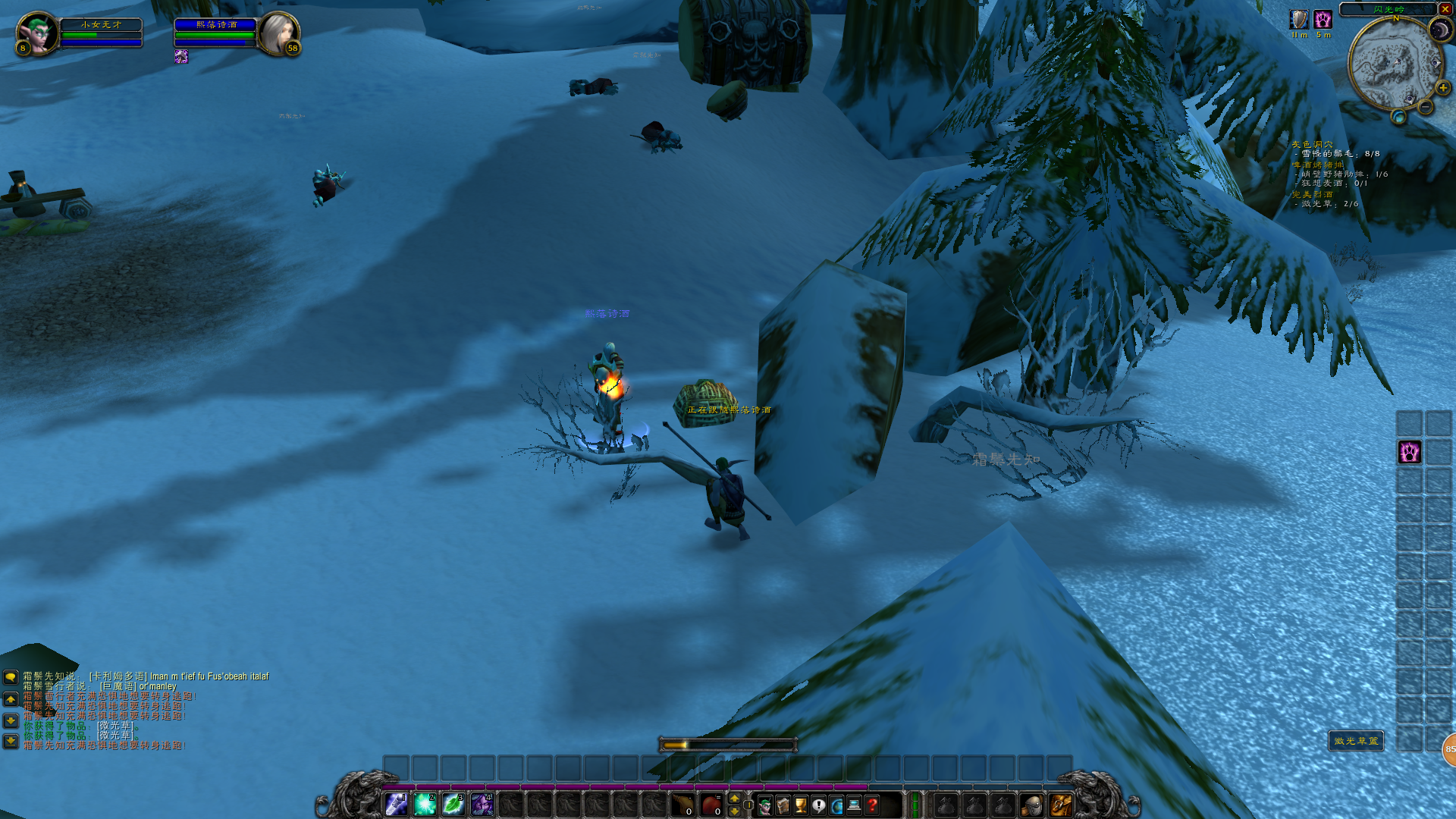
Task: Activate the night elf ability in slot 4
Action: 482,804
